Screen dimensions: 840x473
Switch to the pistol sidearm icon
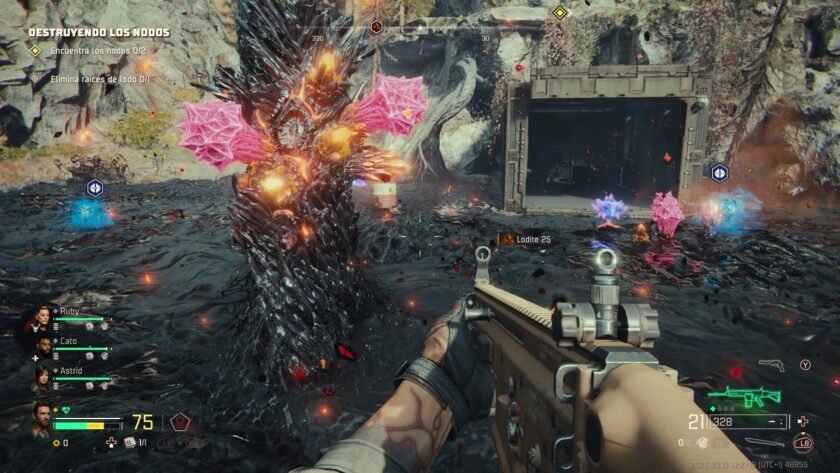coord(771,365)
